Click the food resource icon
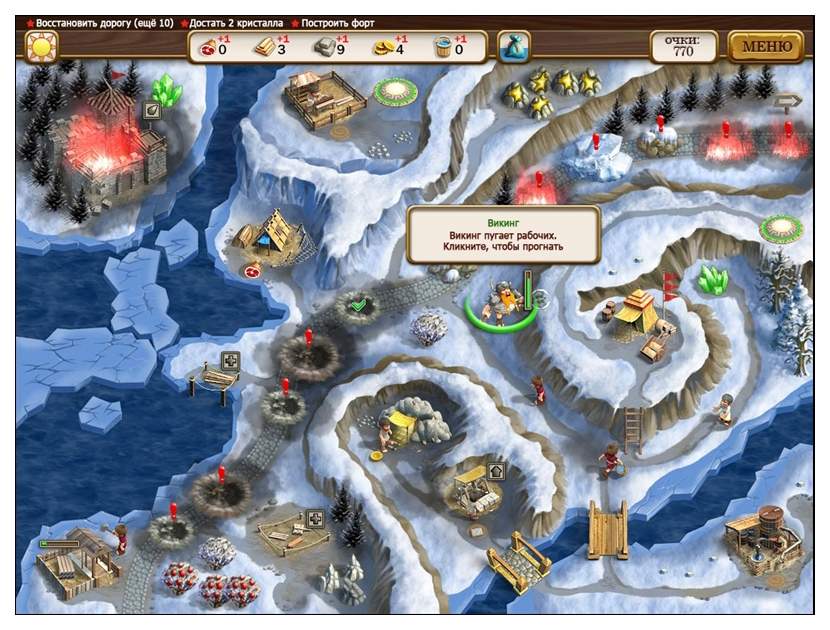Image resolution: width=830 pixels, height=630 pixels. pos(209,46)
